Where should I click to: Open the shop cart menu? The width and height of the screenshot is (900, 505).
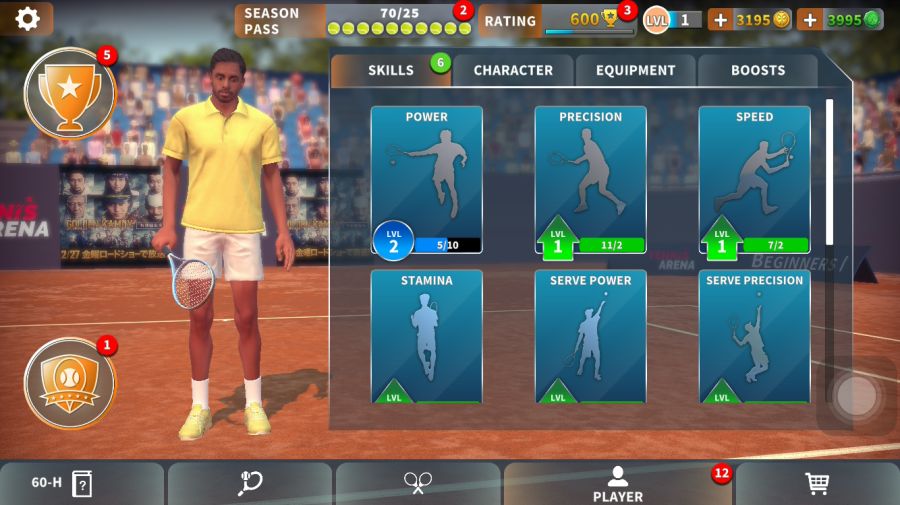(x=817, y=484)
